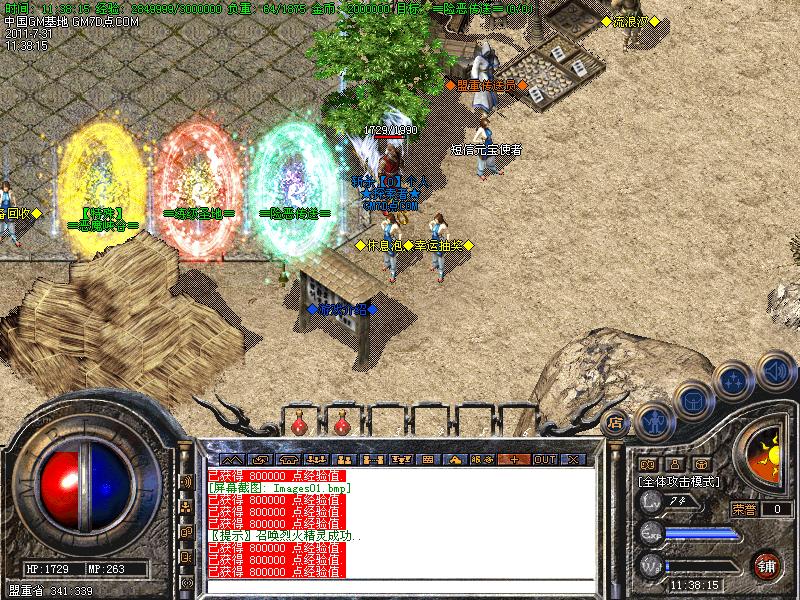Image resolution: width=800 pixels, height=600 pixels.
Task: Toggle the chat sound-wave side button
Action: 186,481
